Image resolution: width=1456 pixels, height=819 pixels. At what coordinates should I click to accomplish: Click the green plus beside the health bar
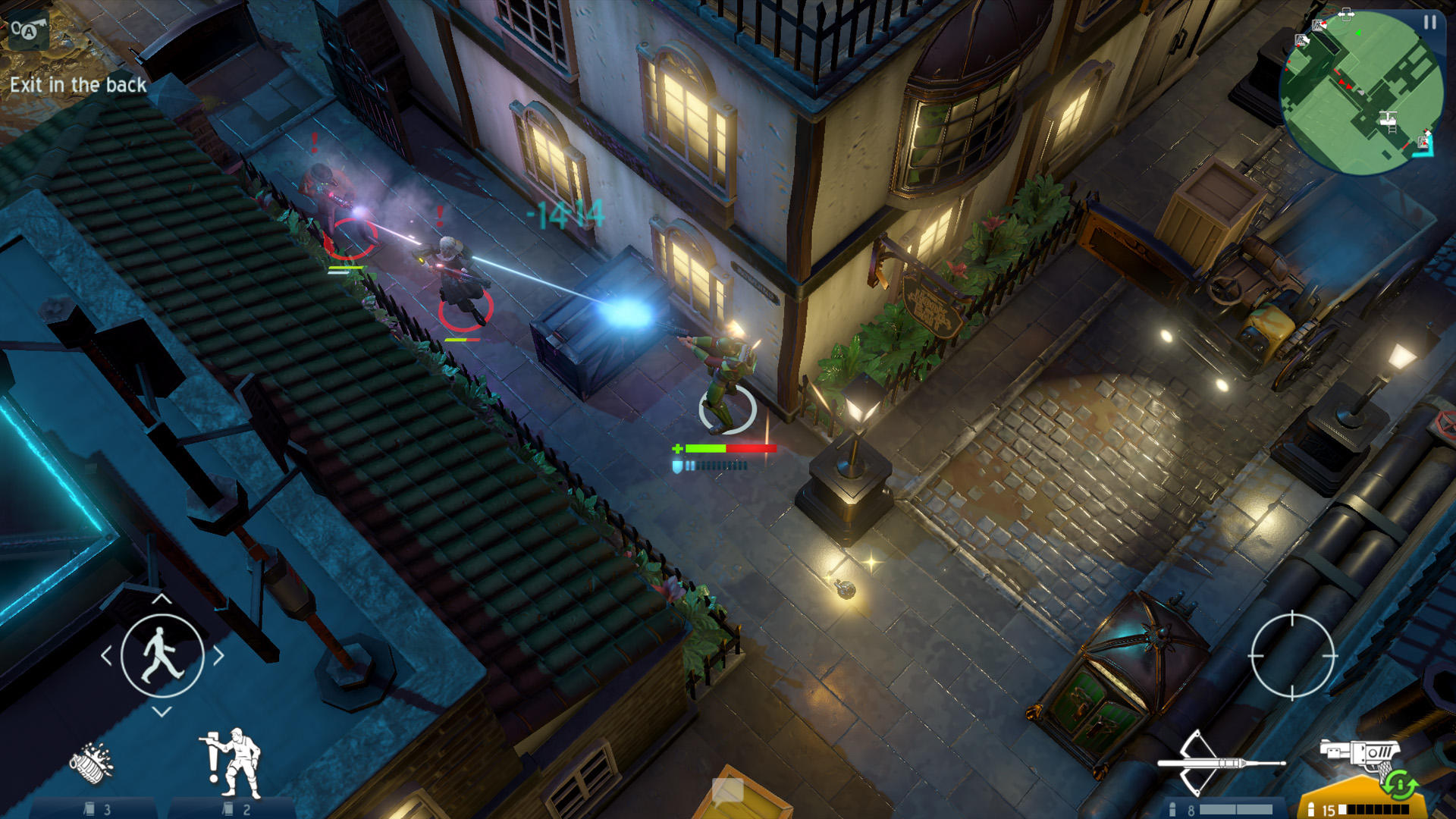pyautogui.click(x=679, y=447)
